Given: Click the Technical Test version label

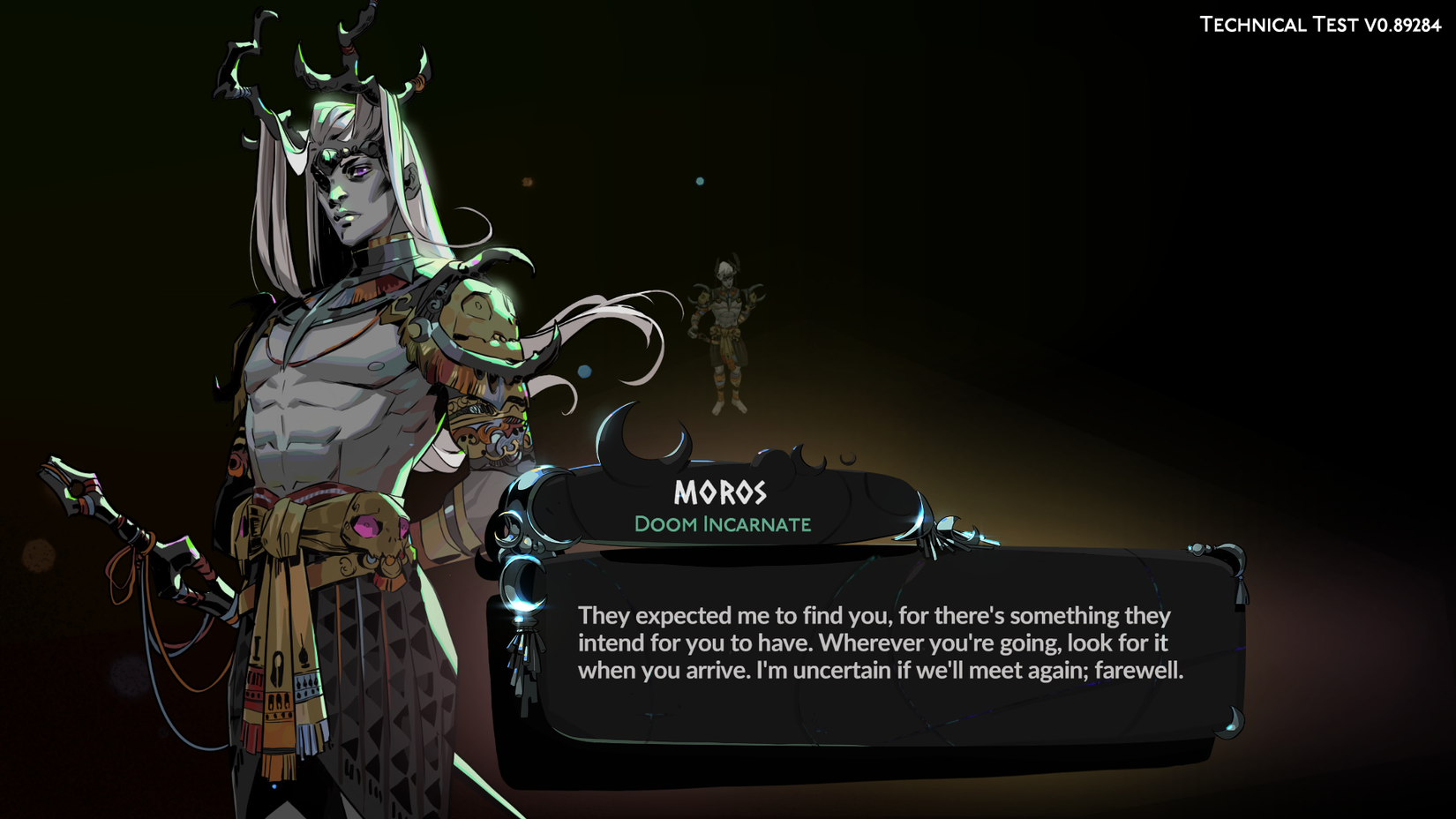Looking at the screenshot, I should (1318, 25).
